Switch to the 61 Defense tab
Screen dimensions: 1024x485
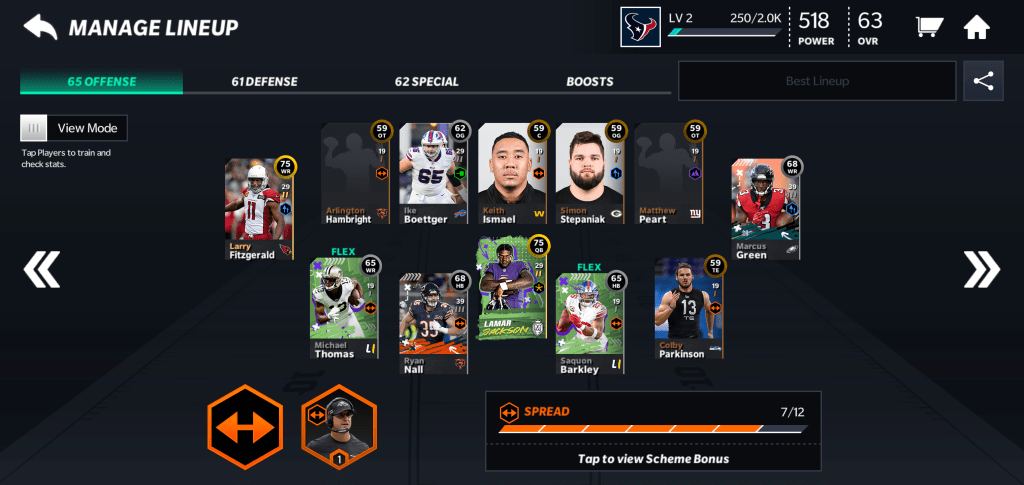click(264, 82)
